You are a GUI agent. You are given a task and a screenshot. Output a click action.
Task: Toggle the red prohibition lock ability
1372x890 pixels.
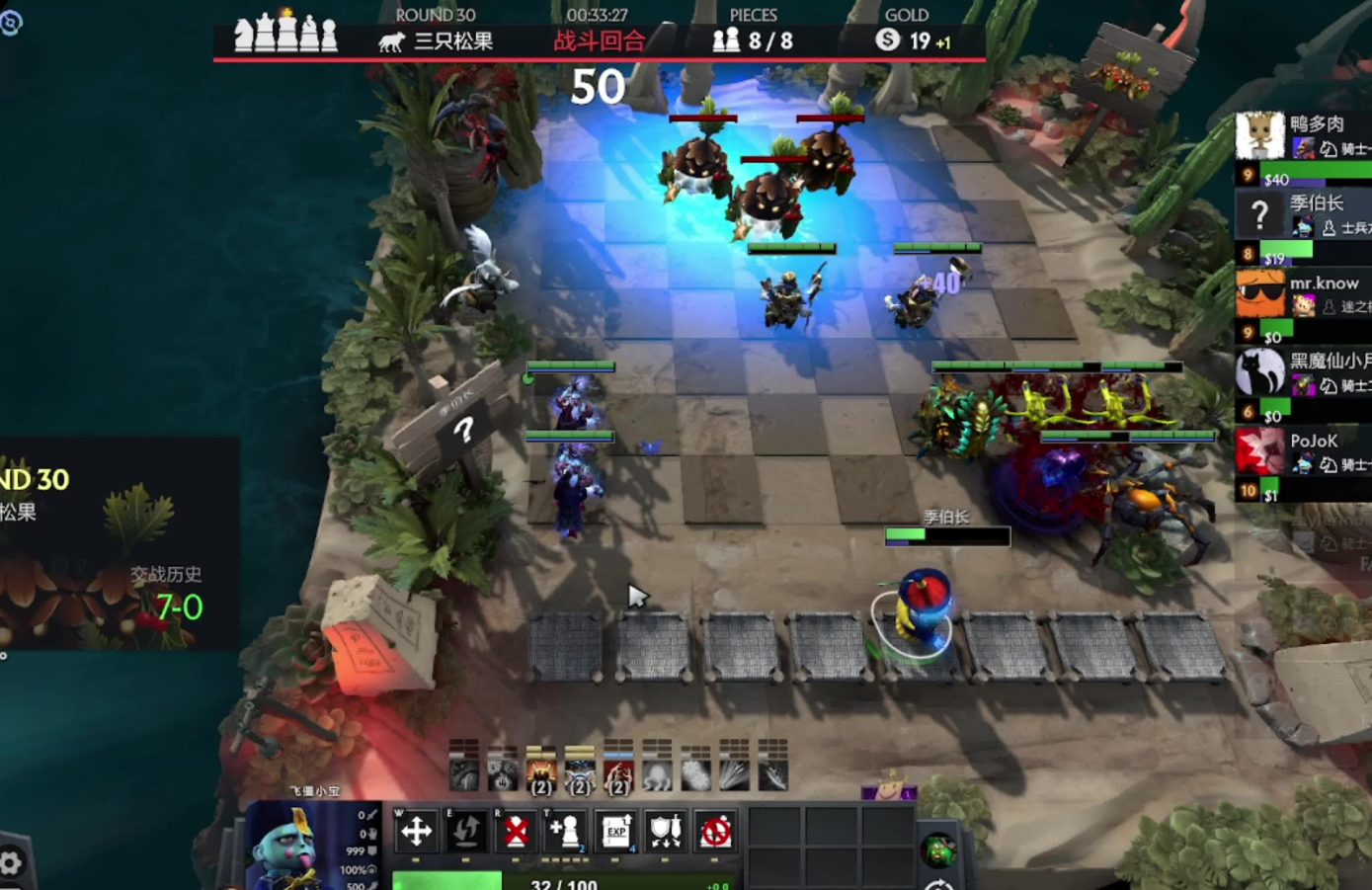click(716, 831)
